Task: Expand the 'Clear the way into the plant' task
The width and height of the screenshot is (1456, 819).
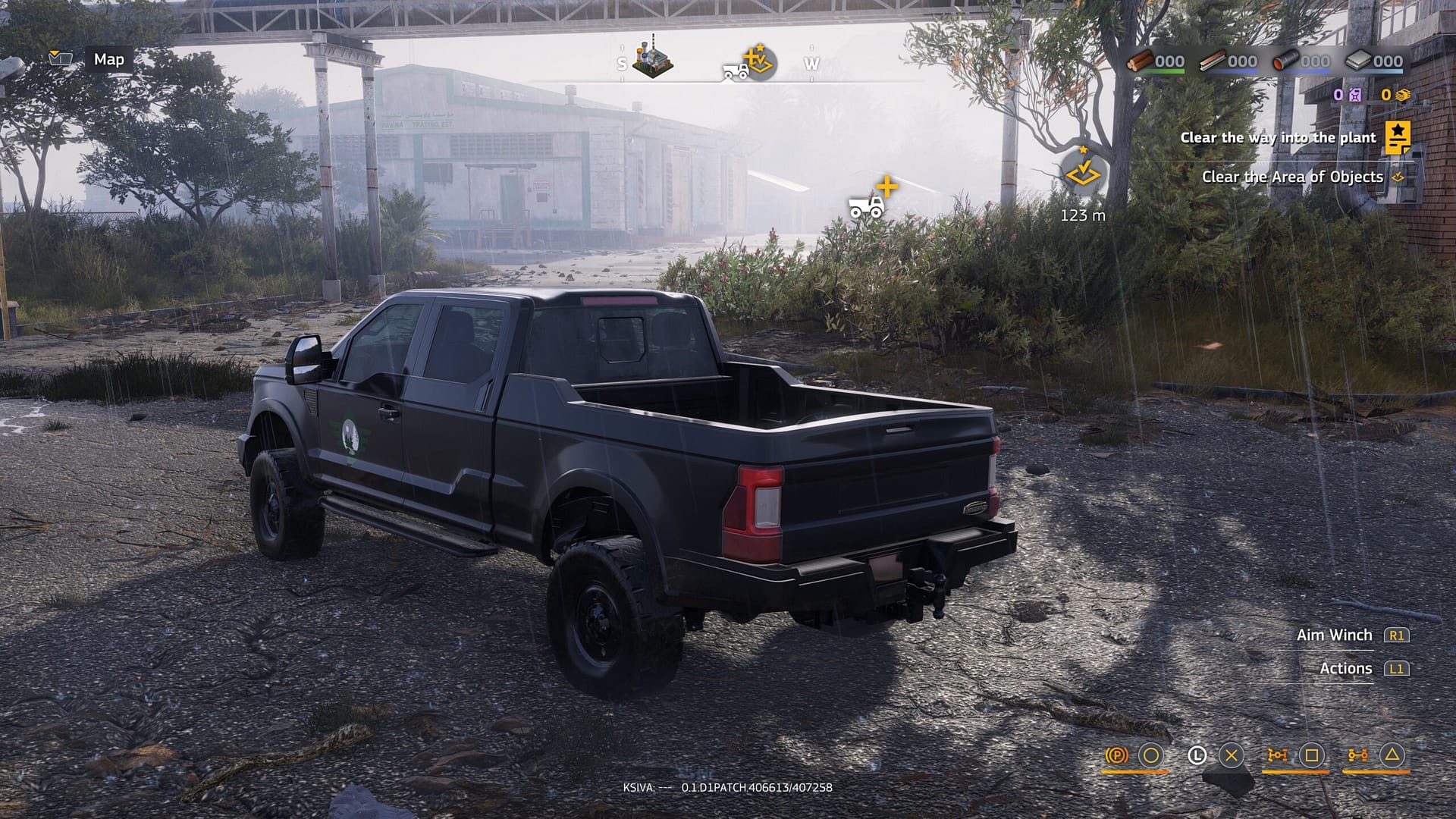Action: [x=1279, y=139]
